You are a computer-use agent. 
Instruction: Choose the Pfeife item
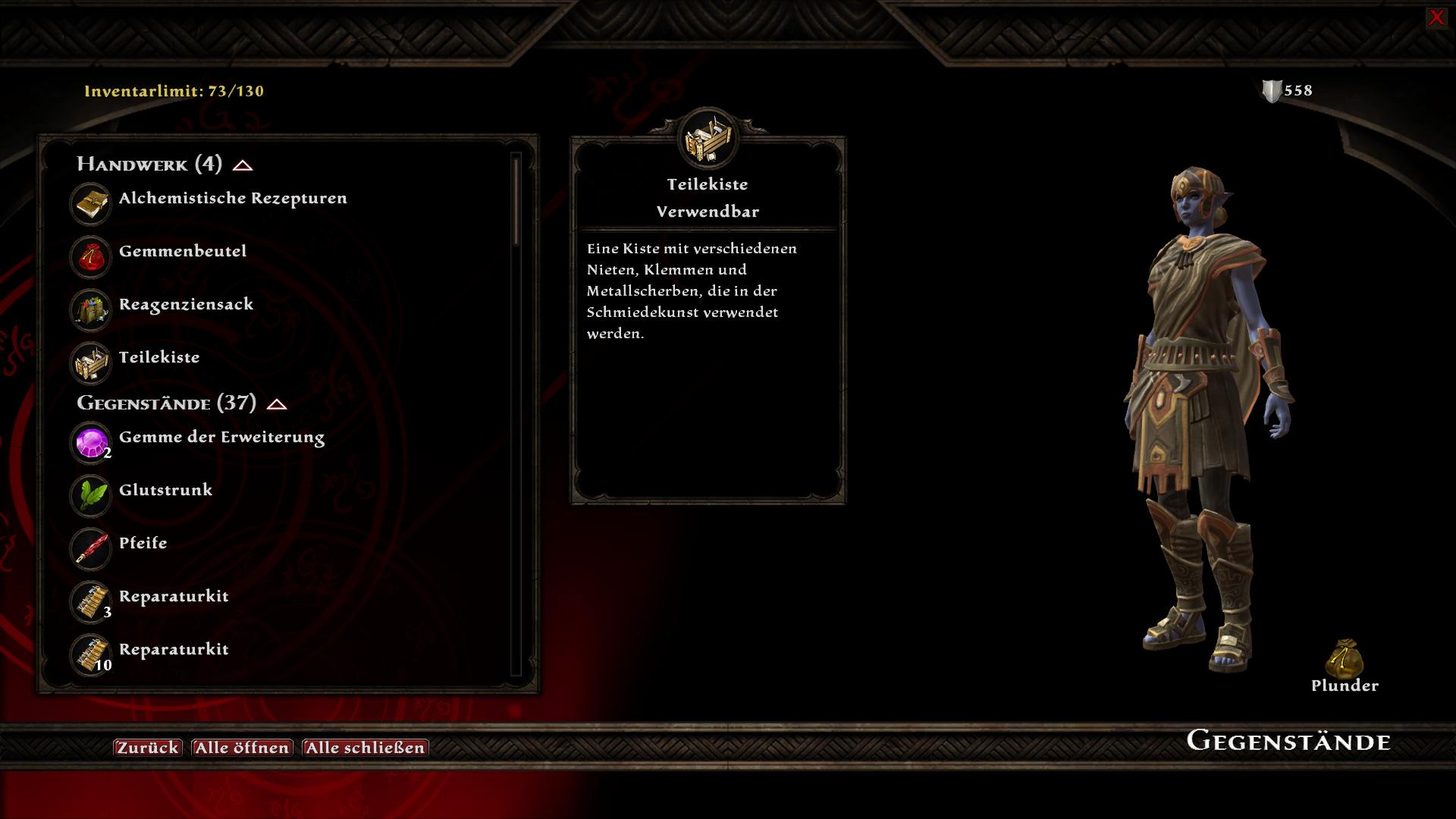pyautogui.click(x=143, y=544)
